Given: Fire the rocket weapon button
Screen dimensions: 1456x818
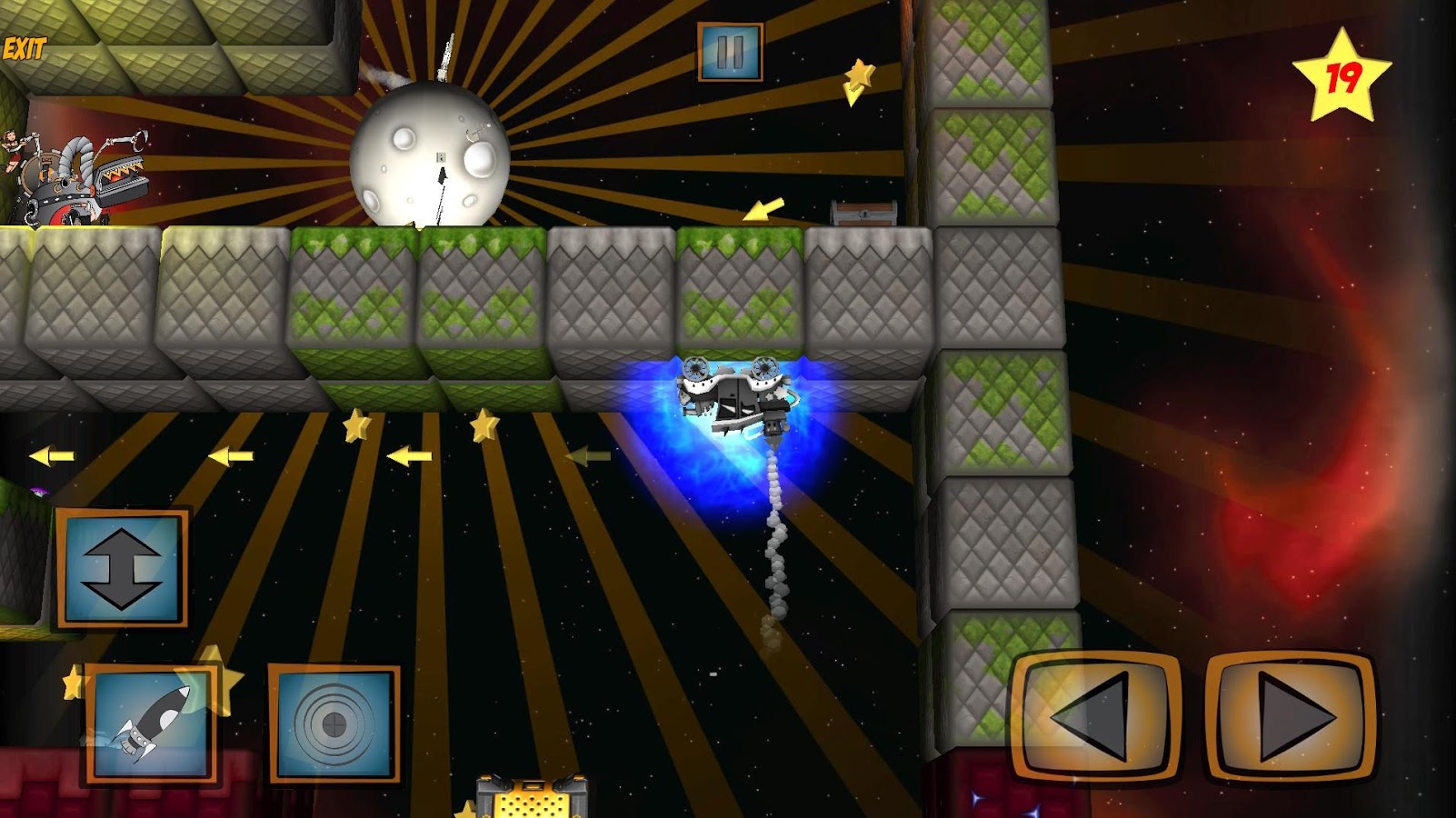Looking at the screenshot, I should click(x=152, y=723).
